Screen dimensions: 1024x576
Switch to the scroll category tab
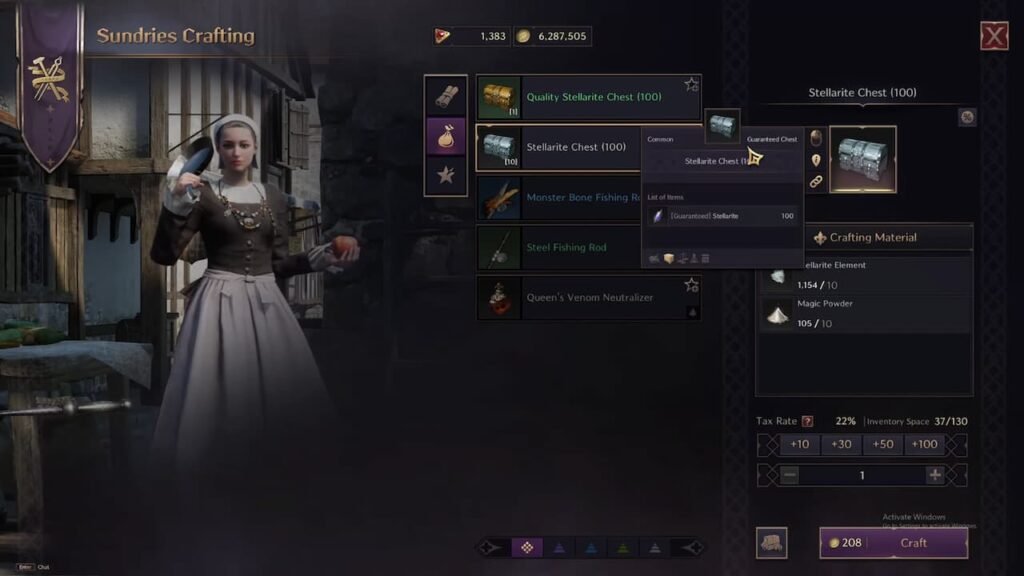coord(446,96)
